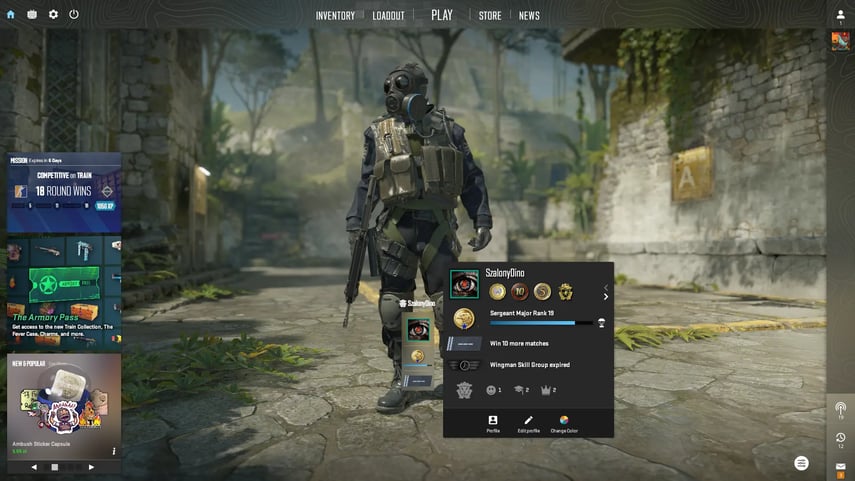Click the power quit icon
Screen dimensions: 855x481
click(74, 15)
